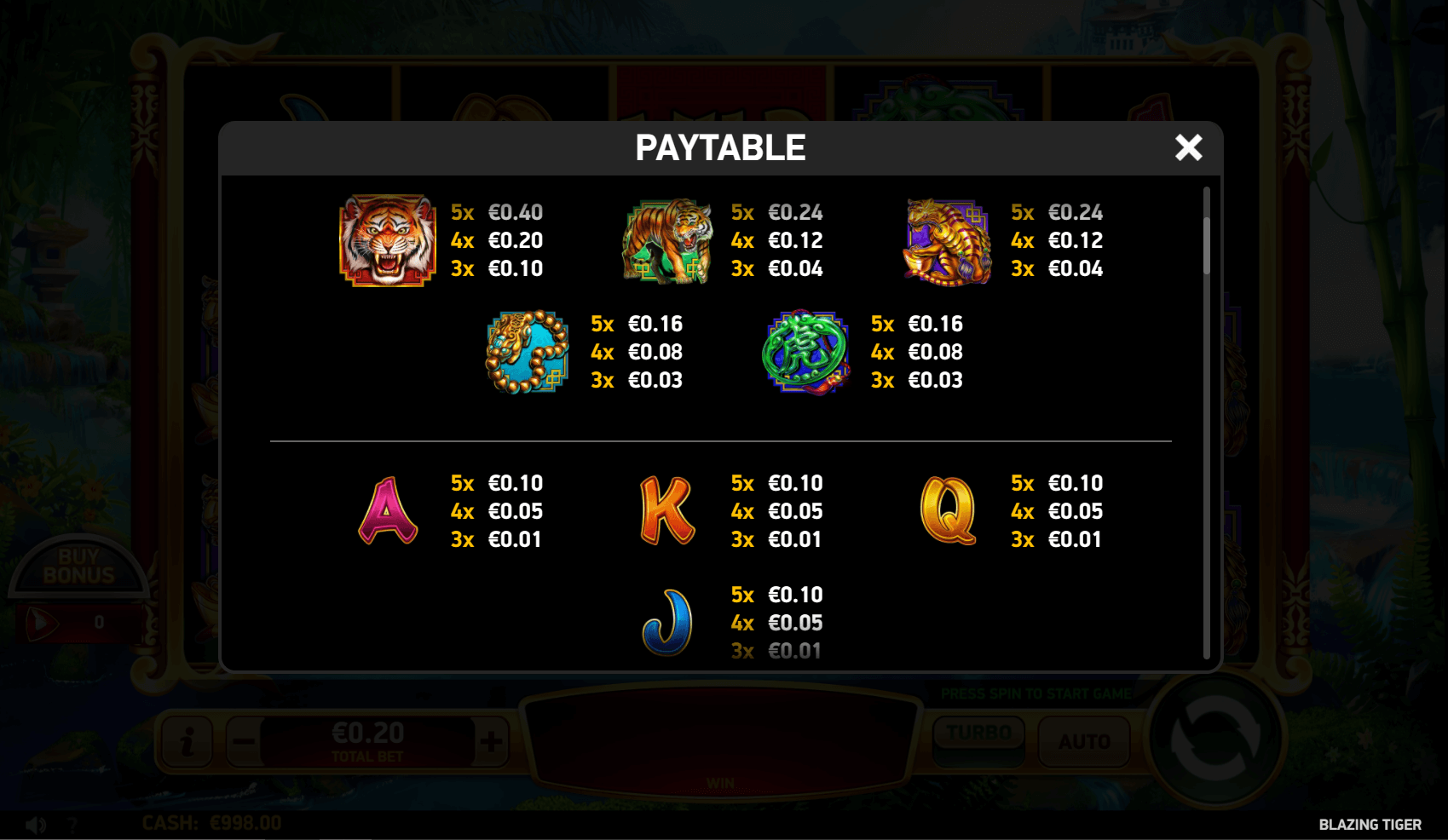Screen dimensions: 1448x840
Task: Decrease total bet with minus control
Action: pyautogui.click(x=245, y=740)
